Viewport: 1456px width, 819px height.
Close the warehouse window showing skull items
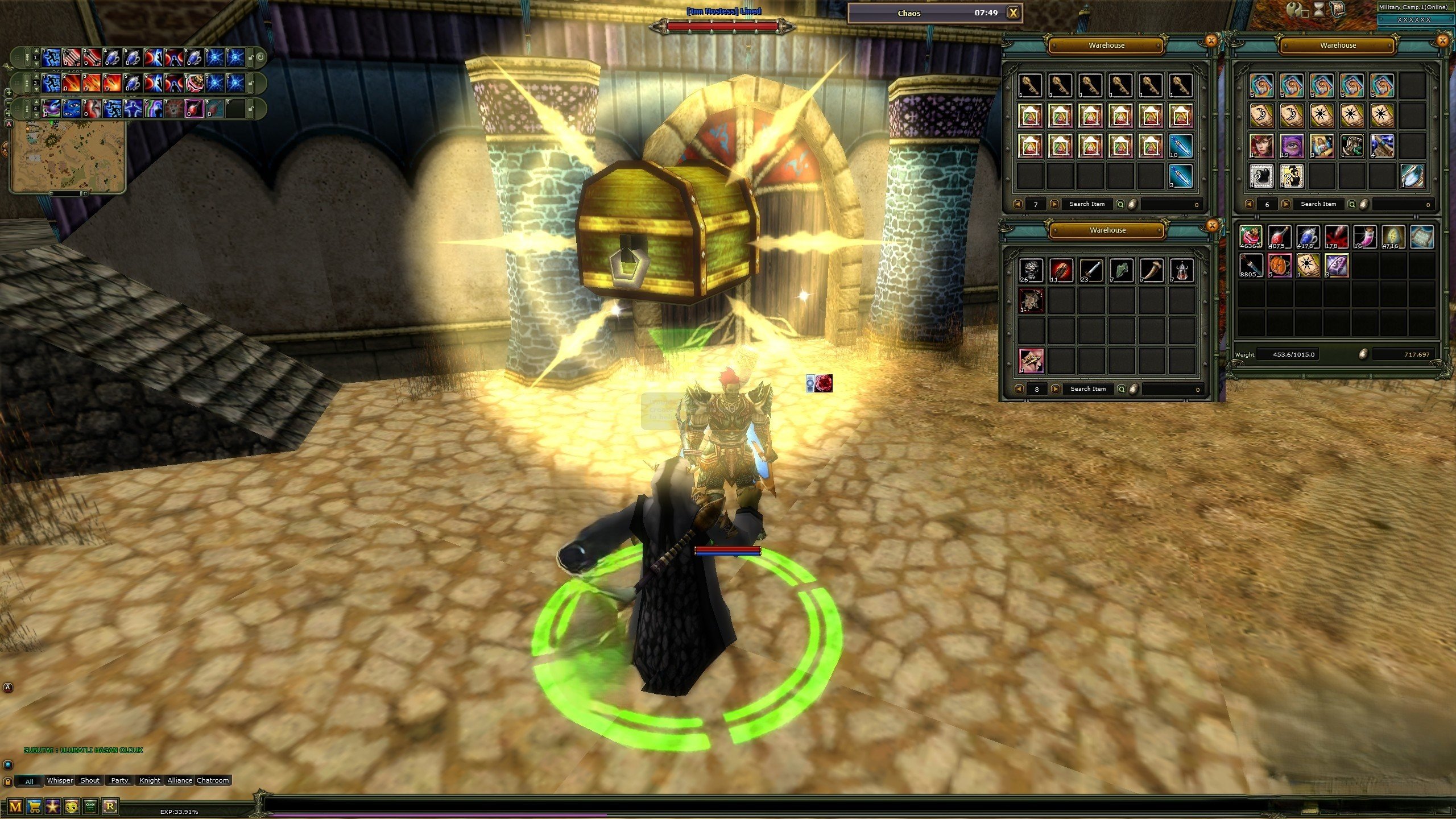1212,226
